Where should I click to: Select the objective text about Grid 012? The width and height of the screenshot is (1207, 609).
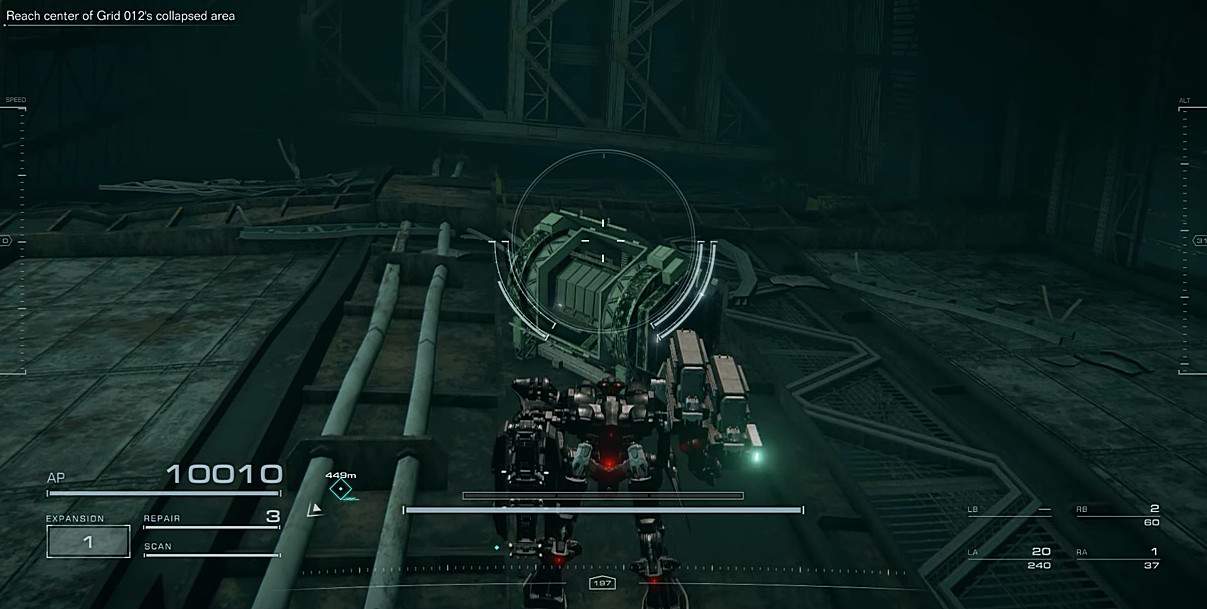point(120,16)
